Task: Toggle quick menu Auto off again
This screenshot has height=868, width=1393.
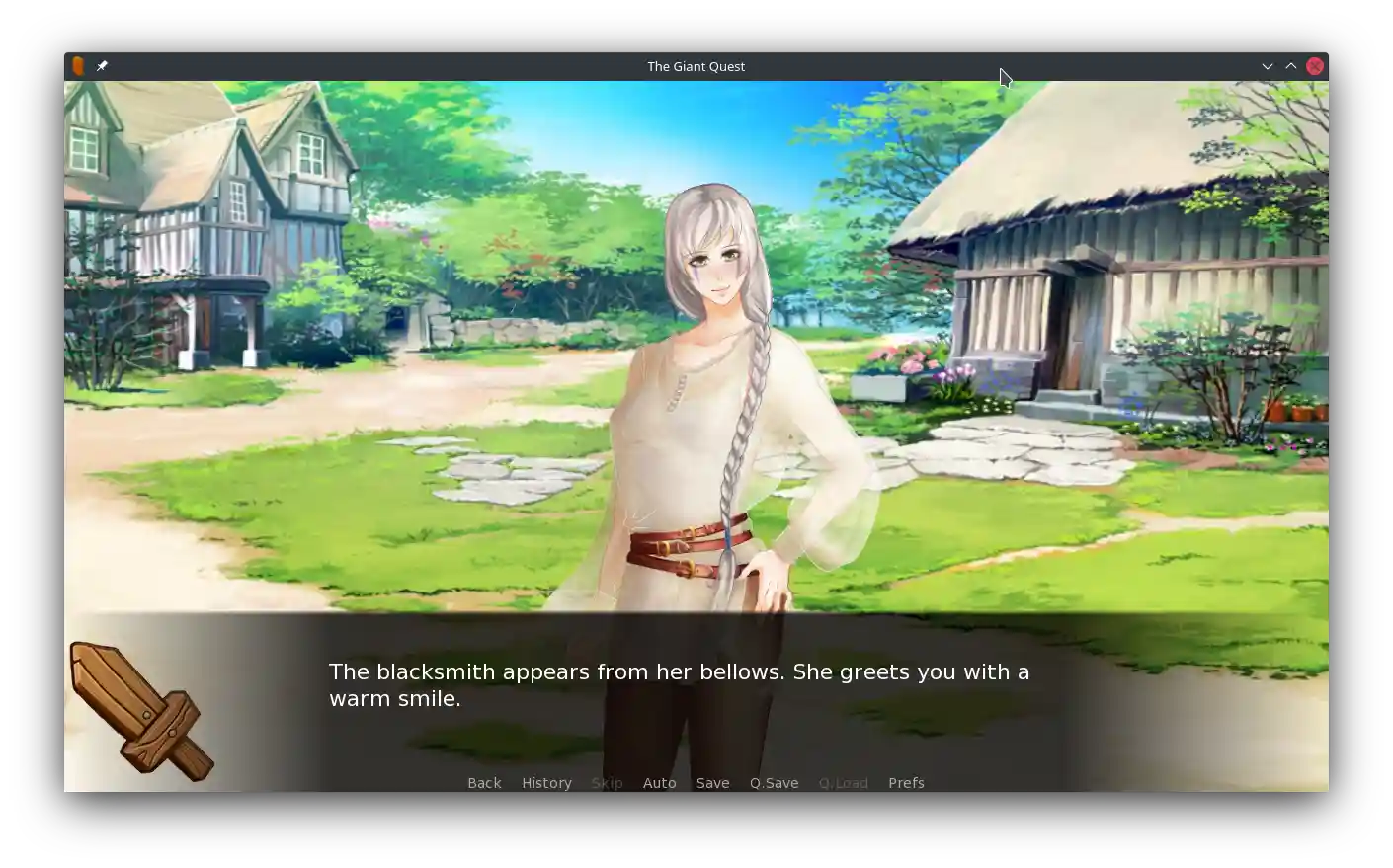Action: [x=660, y=782]
